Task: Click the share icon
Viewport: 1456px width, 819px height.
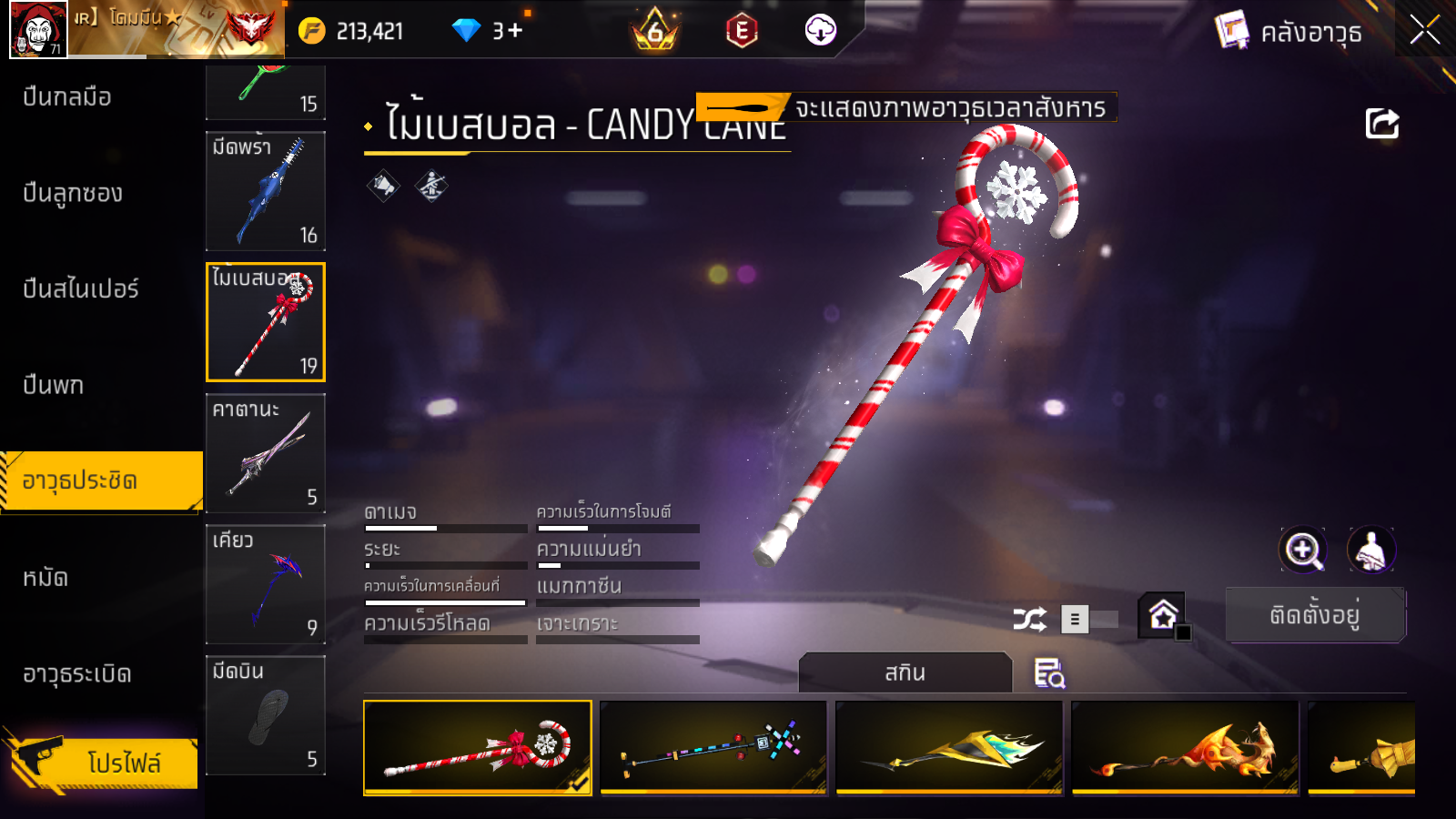Action: coord(1381,124)
